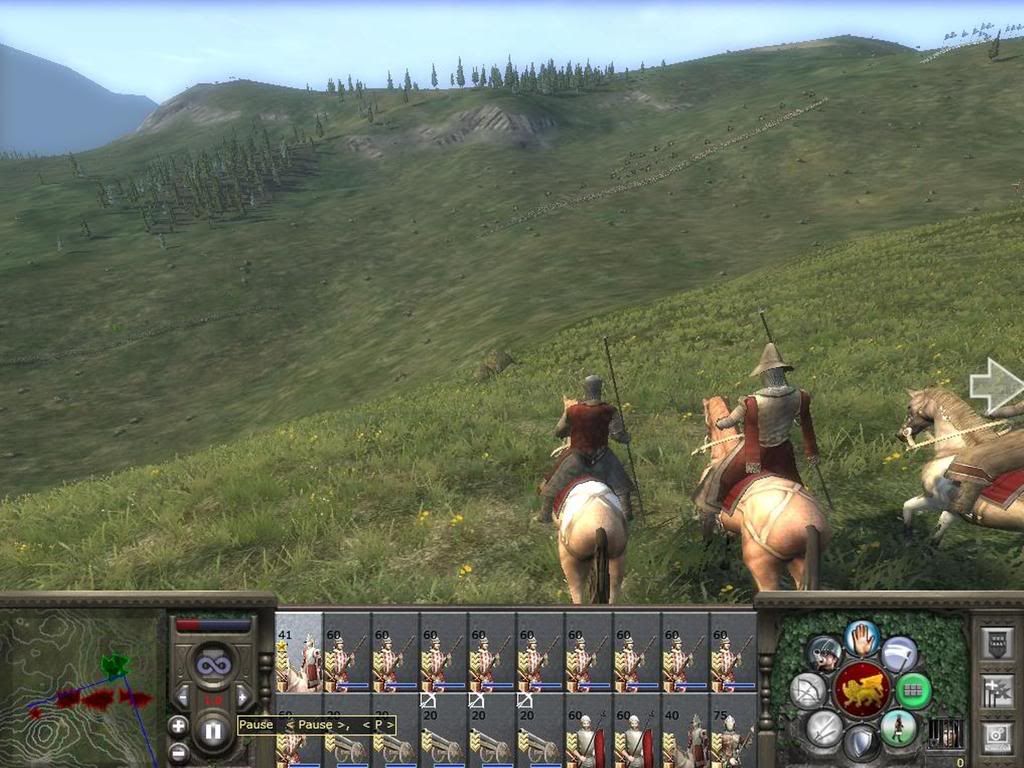Increase game speed with the plus arrow
1024x768 pixels.
(x=243, y=697)
